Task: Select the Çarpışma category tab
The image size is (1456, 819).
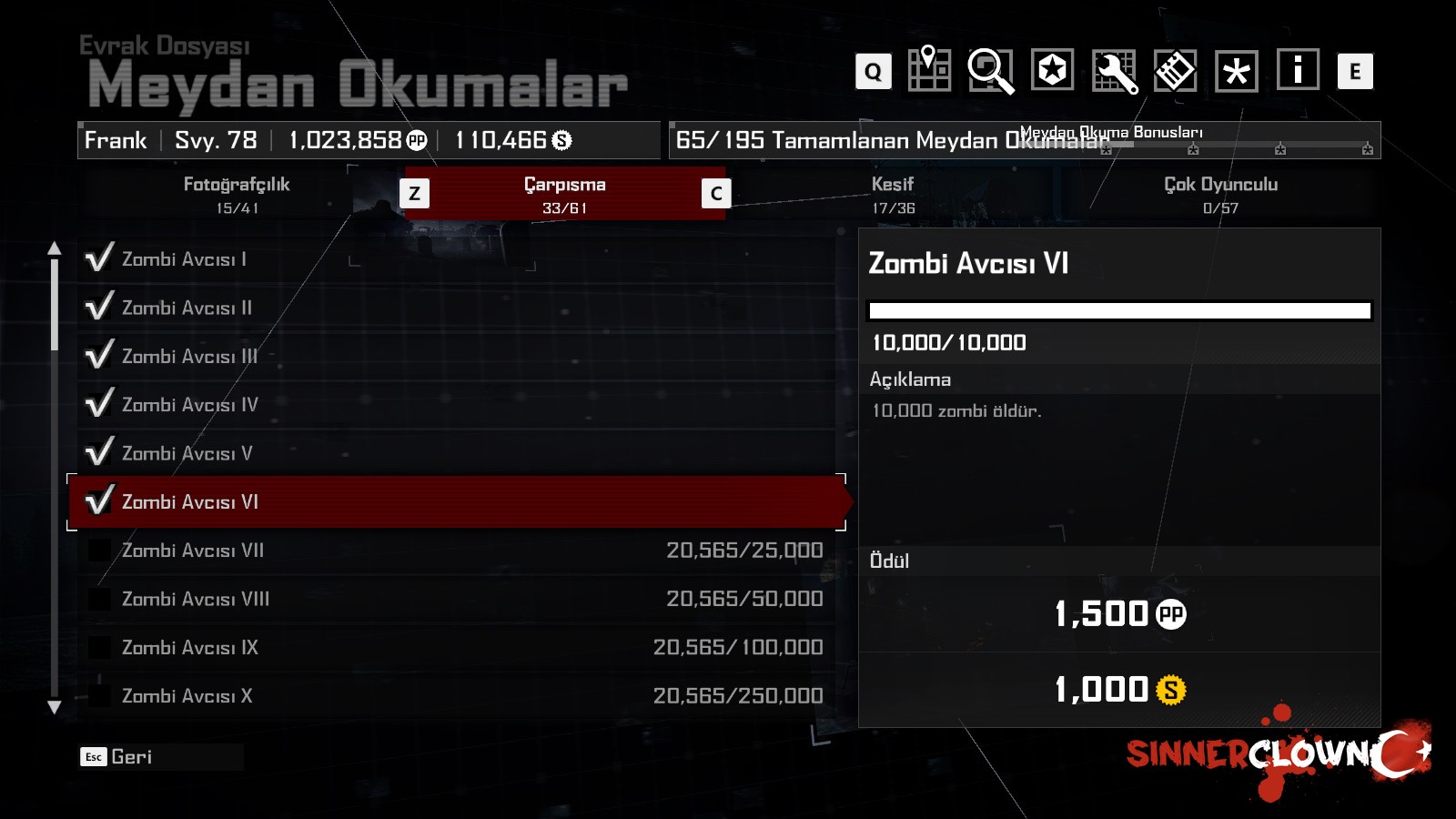Action: 564,194
